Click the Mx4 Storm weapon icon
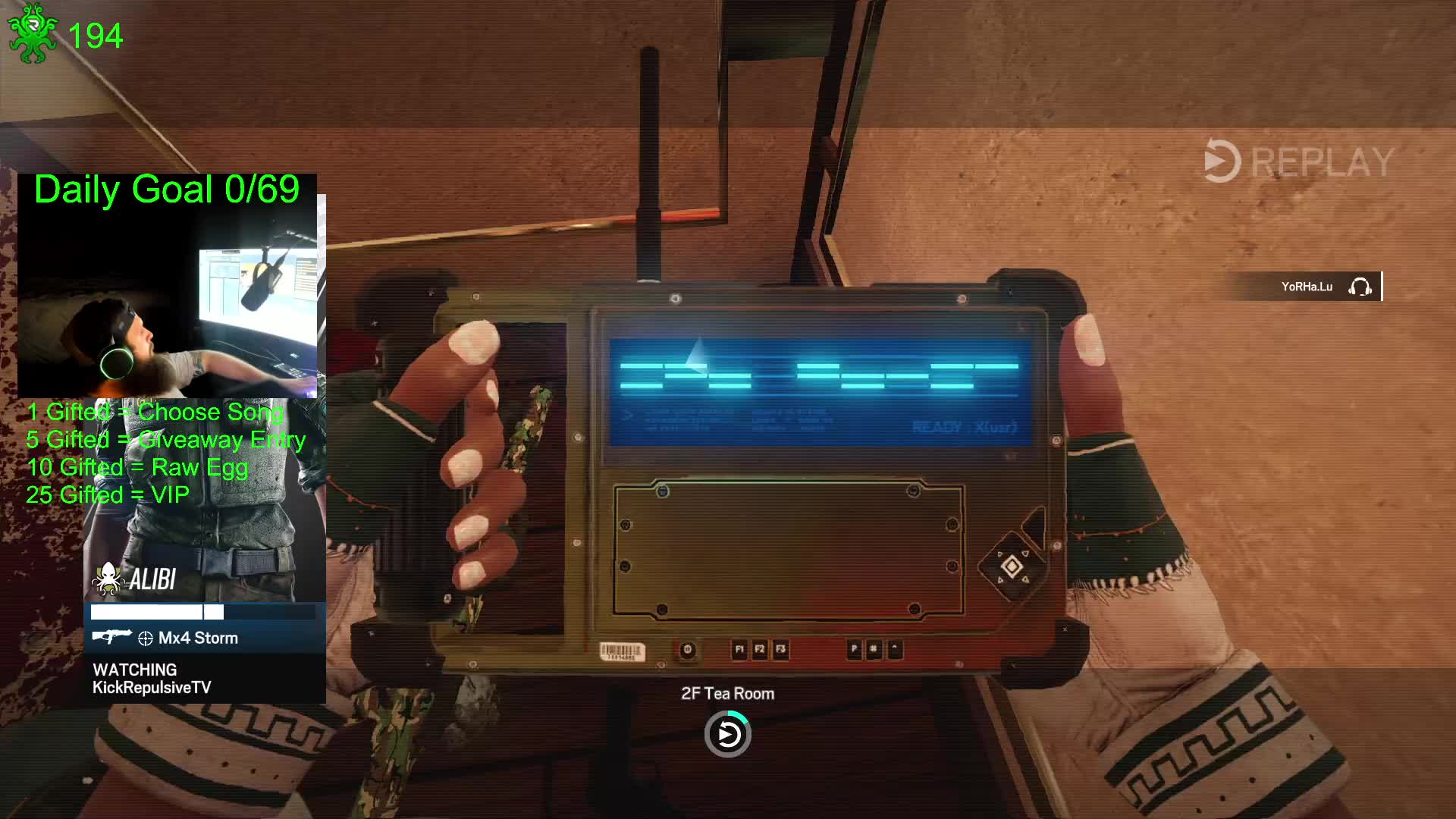1456x819 pixels. click(x=111, y=637)
